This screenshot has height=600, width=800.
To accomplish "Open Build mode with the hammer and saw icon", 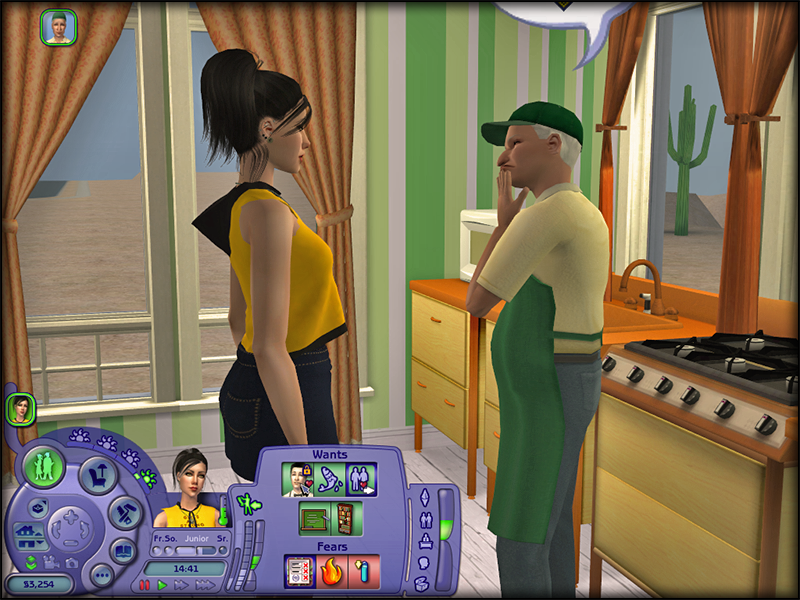I will point(125,512).
